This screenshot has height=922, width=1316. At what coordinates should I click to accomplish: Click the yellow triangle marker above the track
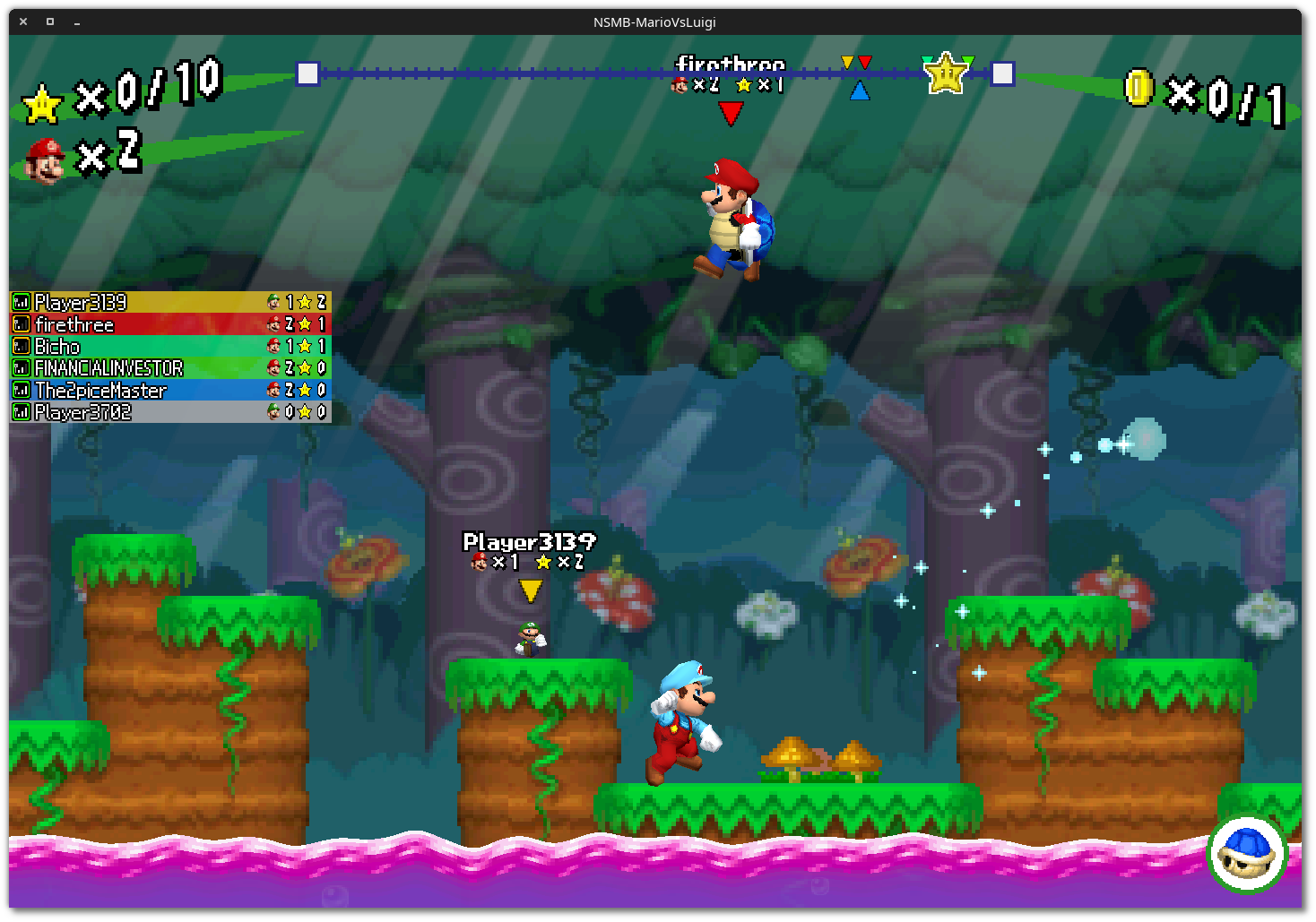tap(846, 60)
